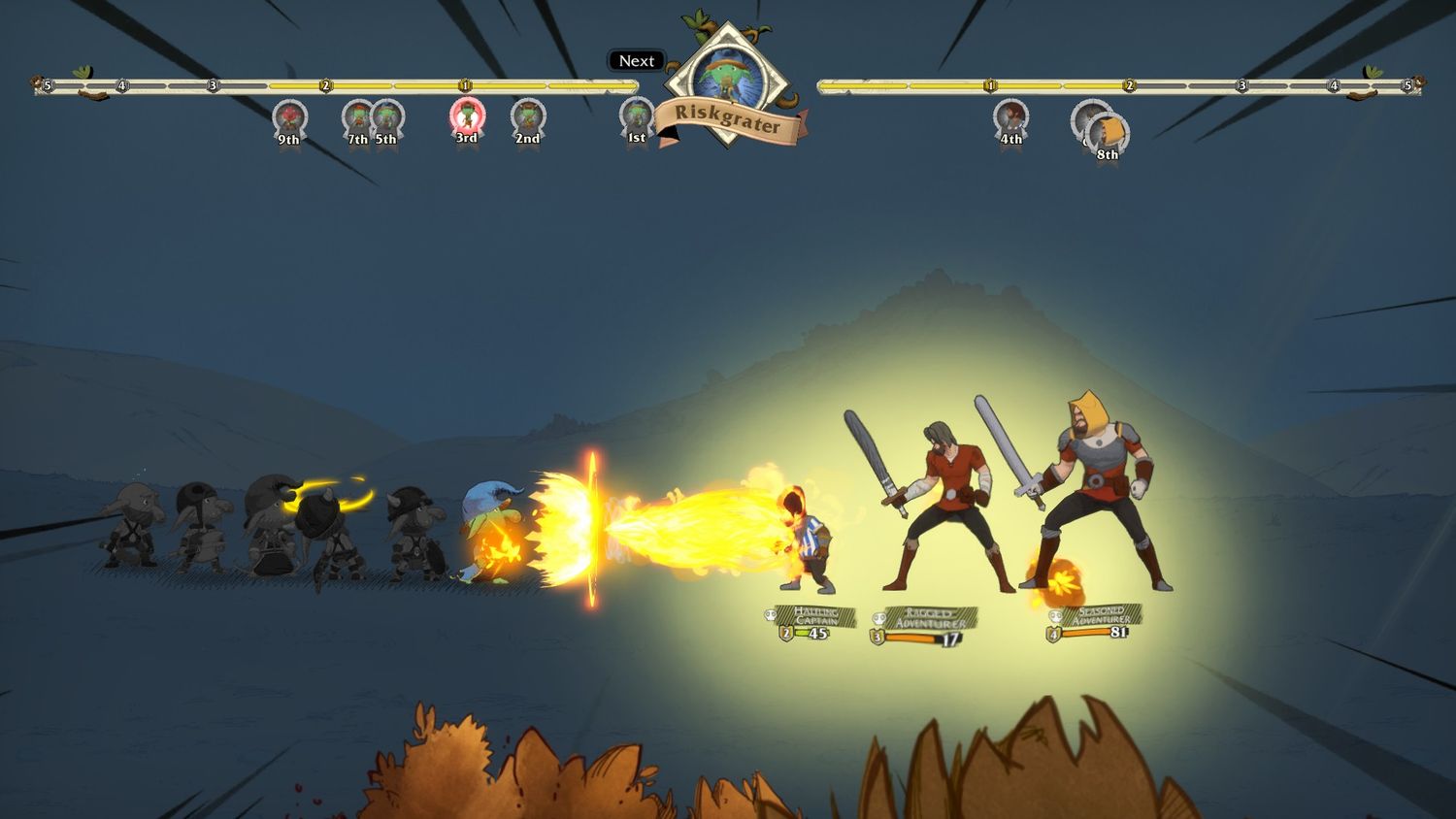Image resolution: width=1456 pixels, height=819 pixels.
Task: Click the highlighted 3rd turn badge
Action: pyautogui.click(x=467, y=117)
